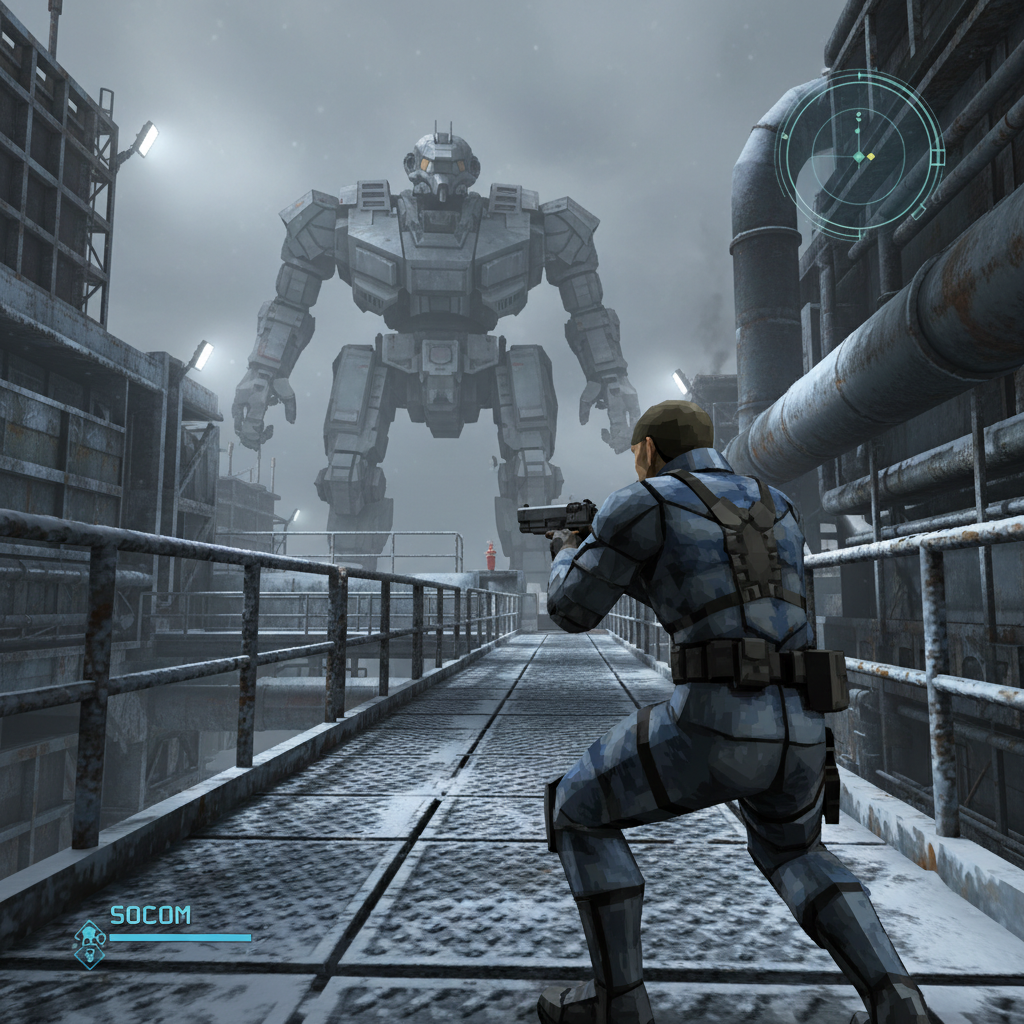Click the circular radar display
The height and width of the screenshot is (1024, 1024).
pos(859,155)
